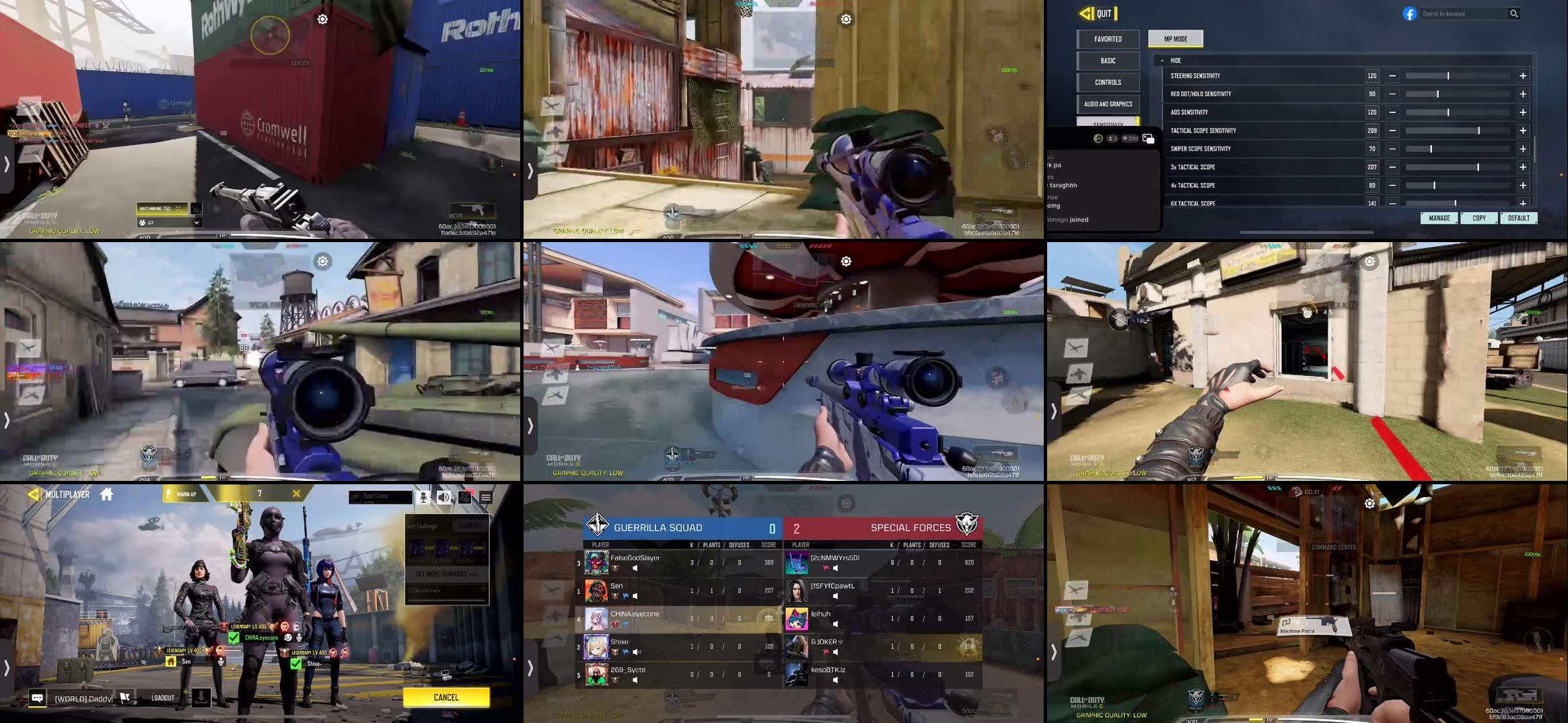Click the speaker audio icon in the lobby

click(x=443, y=498)
